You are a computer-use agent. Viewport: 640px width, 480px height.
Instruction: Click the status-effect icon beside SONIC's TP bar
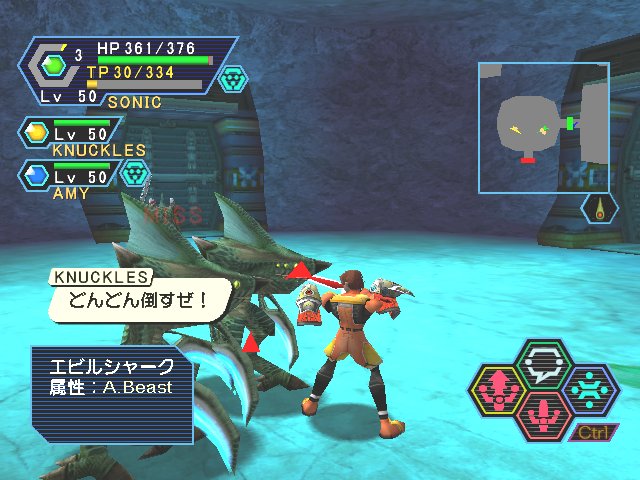pyautogui.click(x=233, y=79)
